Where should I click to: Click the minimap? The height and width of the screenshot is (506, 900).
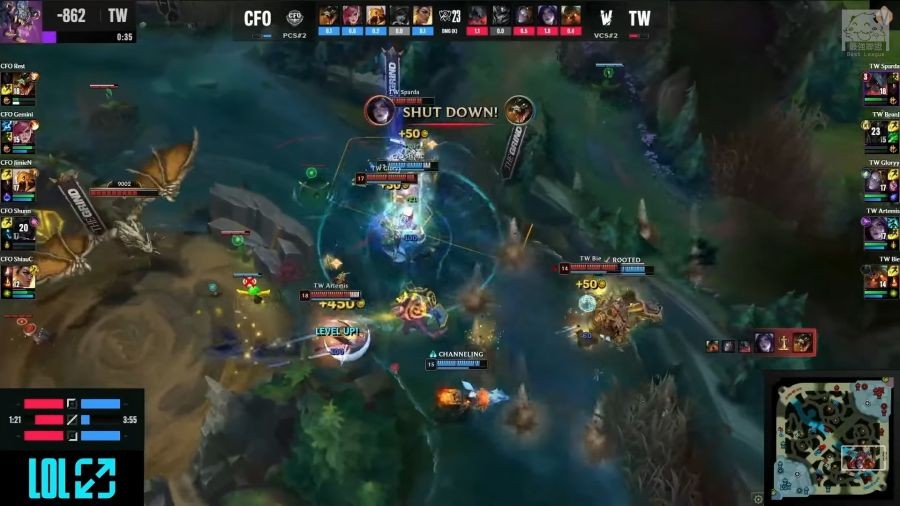click(x=832, y=438)
